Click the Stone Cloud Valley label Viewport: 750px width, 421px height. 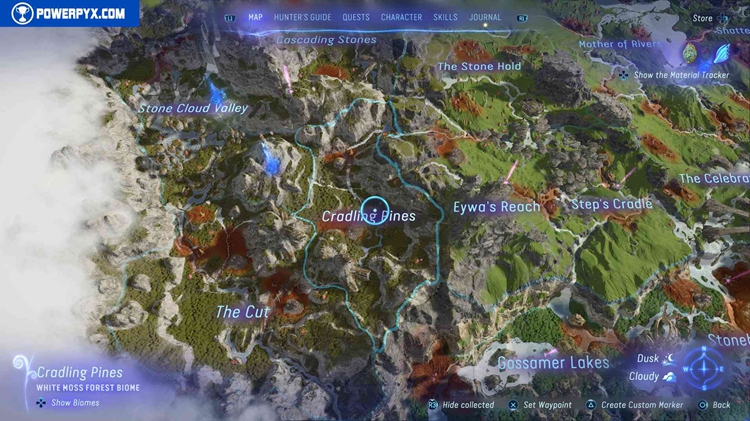pos(193,108)
